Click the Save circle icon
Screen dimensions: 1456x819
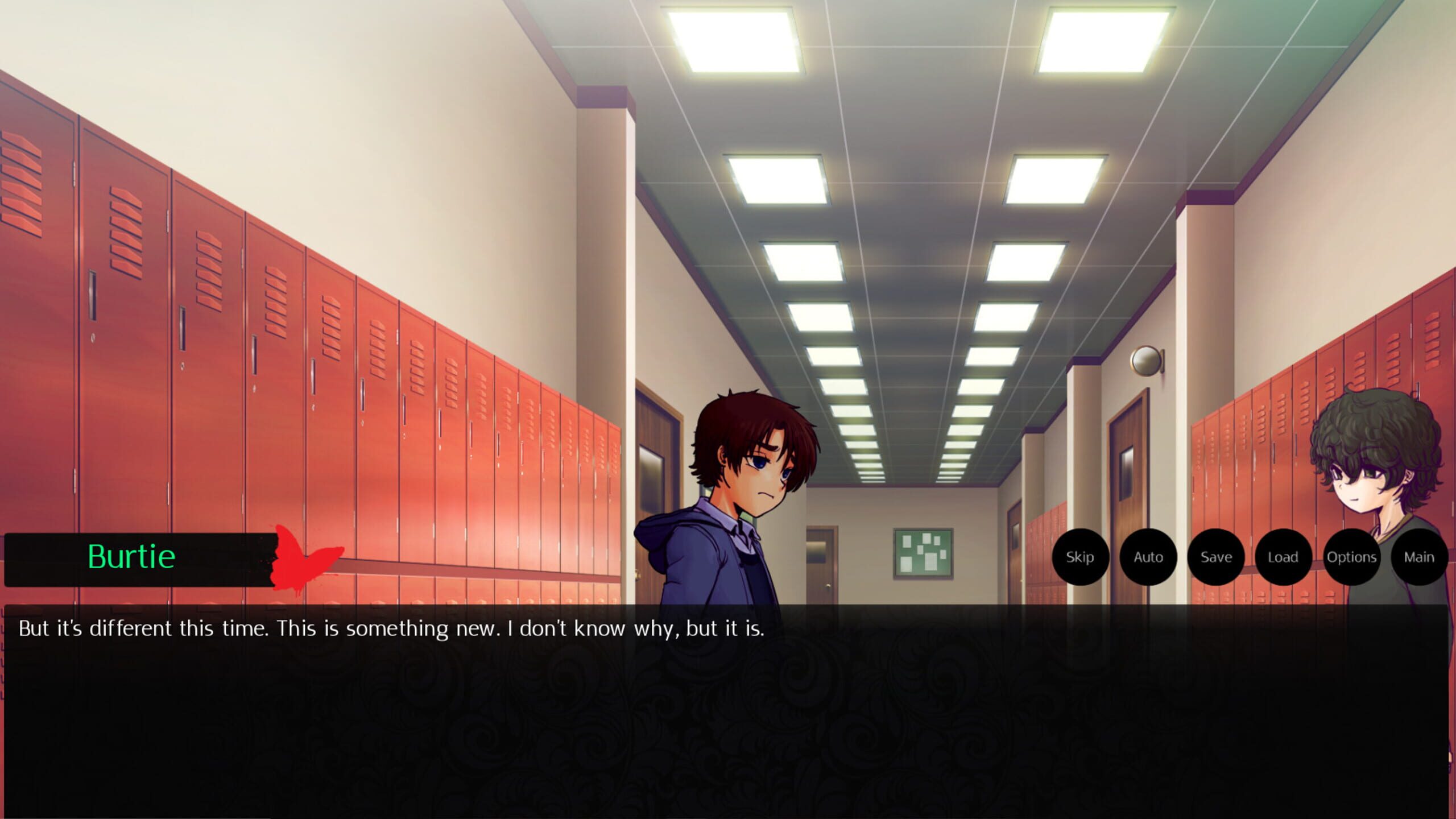pyautogui.click(x=1216, y=557)
